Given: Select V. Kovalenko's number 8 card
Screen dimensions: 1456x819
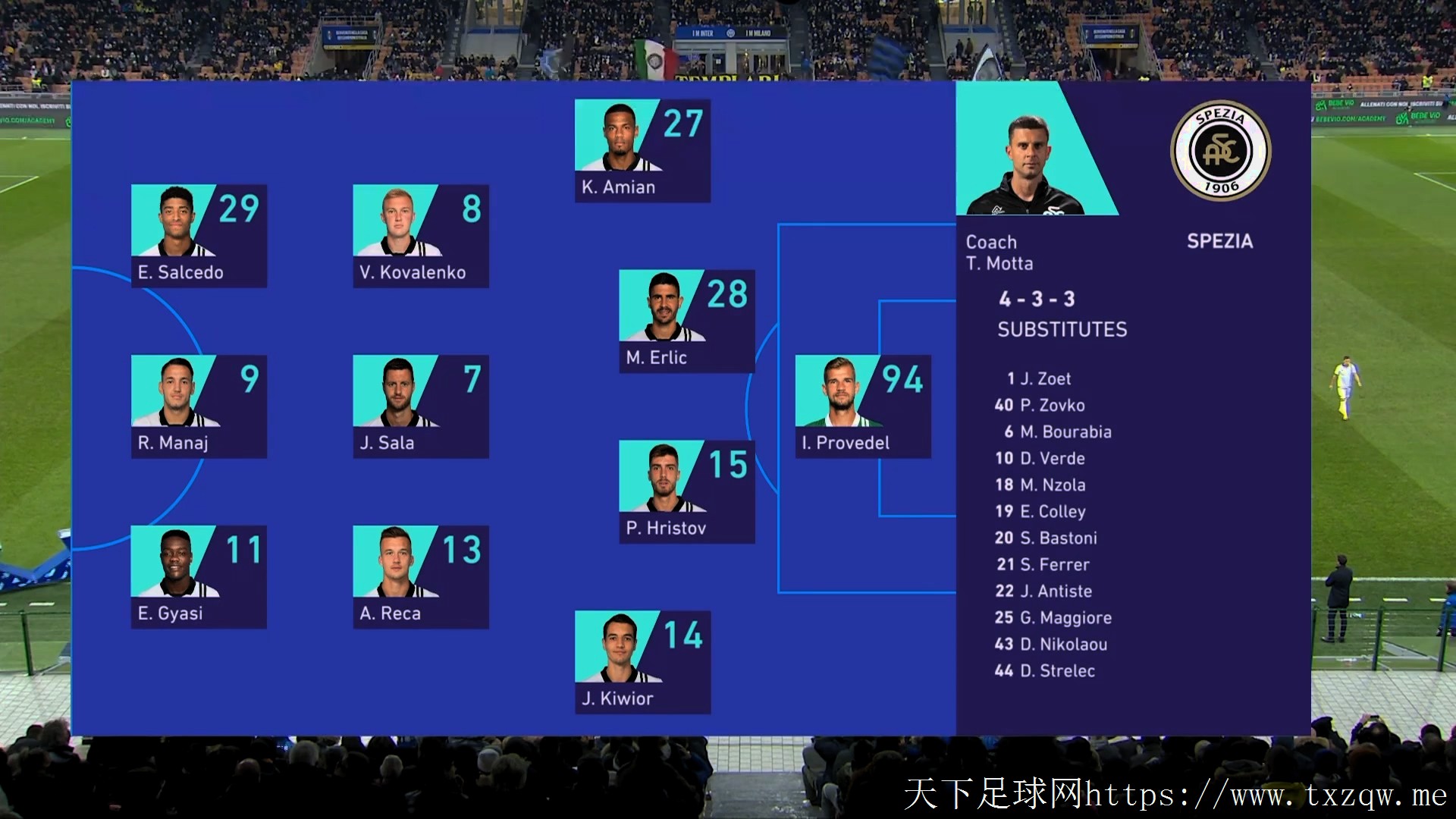Looking at the screenshot, I should click(x=420, y=236).
